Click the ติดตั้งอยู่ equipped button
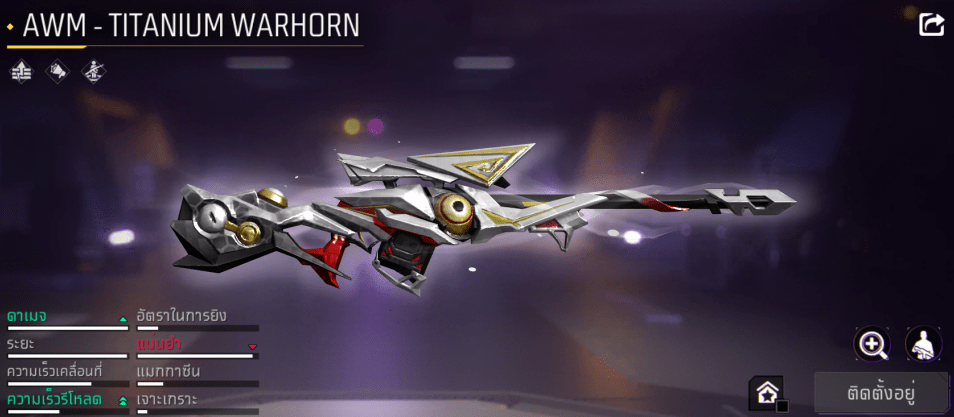This screenshot has width=954, height=417. point(881,391)
